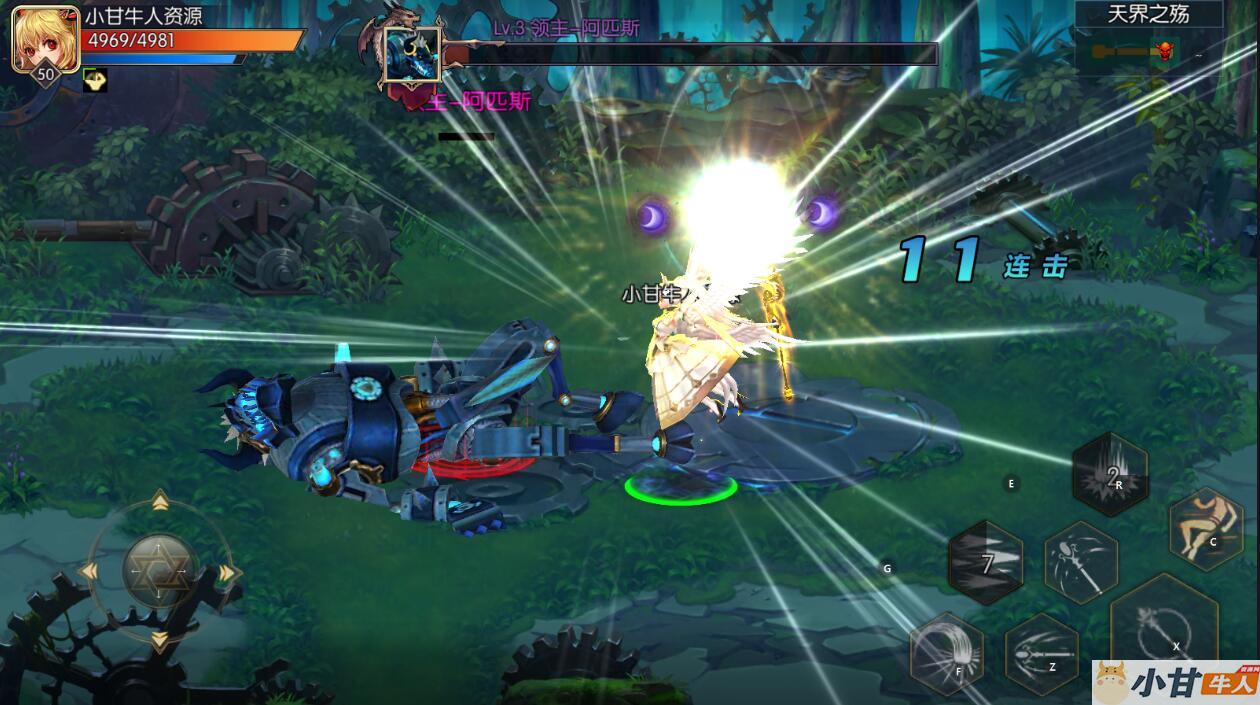Tap the joystick's left arrow

[89, 571]
